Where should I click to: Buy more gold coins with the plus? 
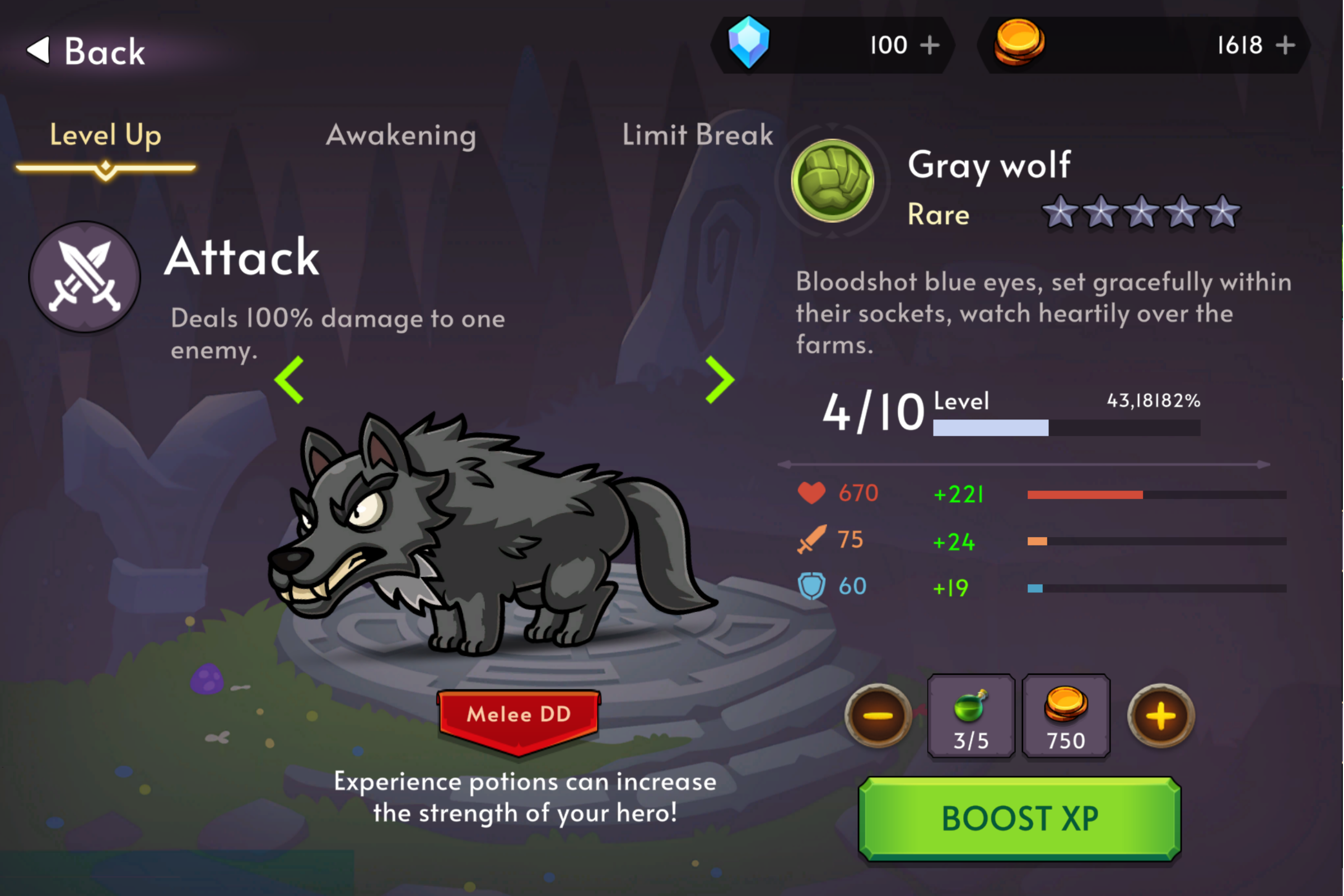1286,45
